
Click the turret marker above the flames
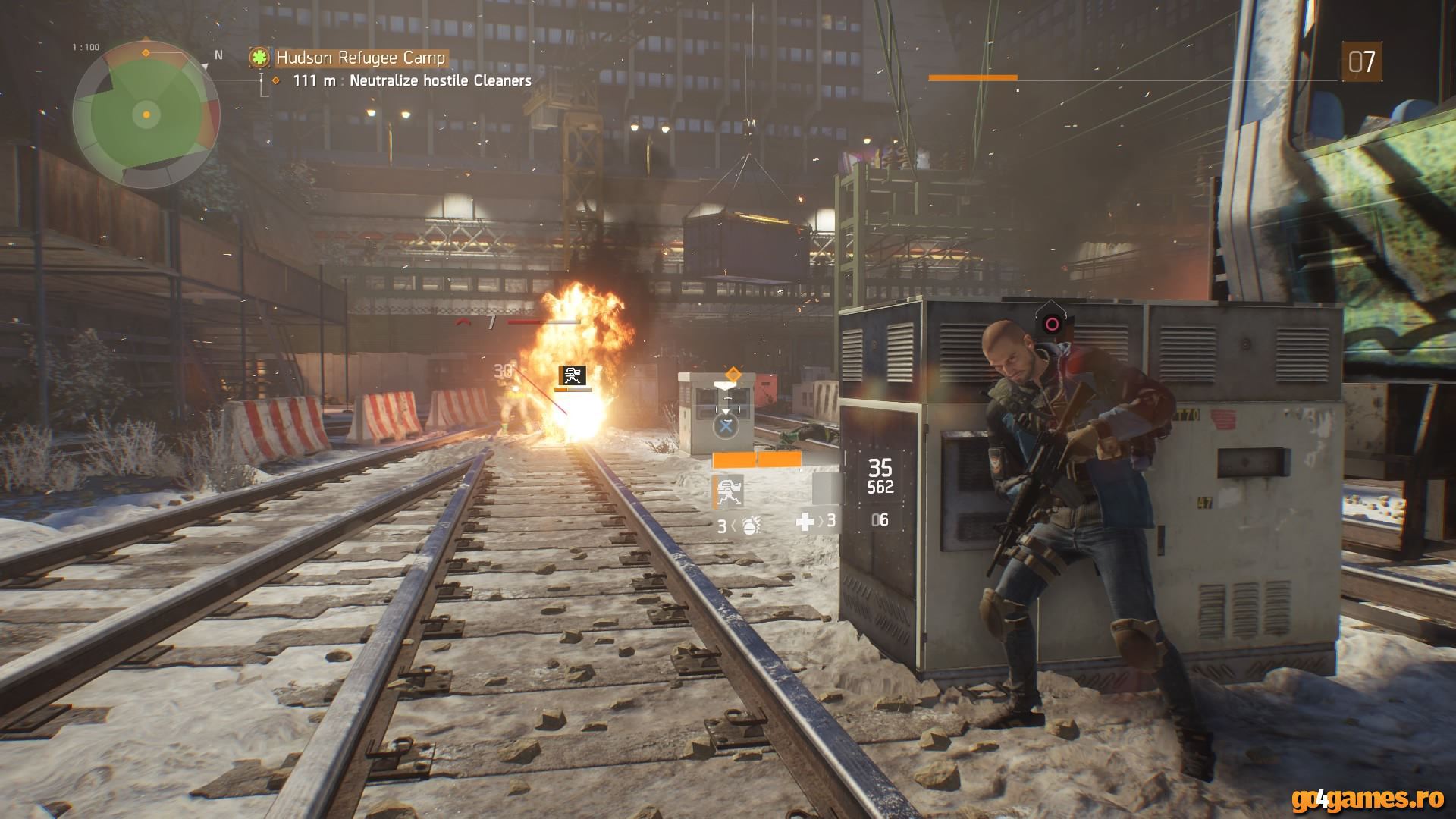[573, 374]
